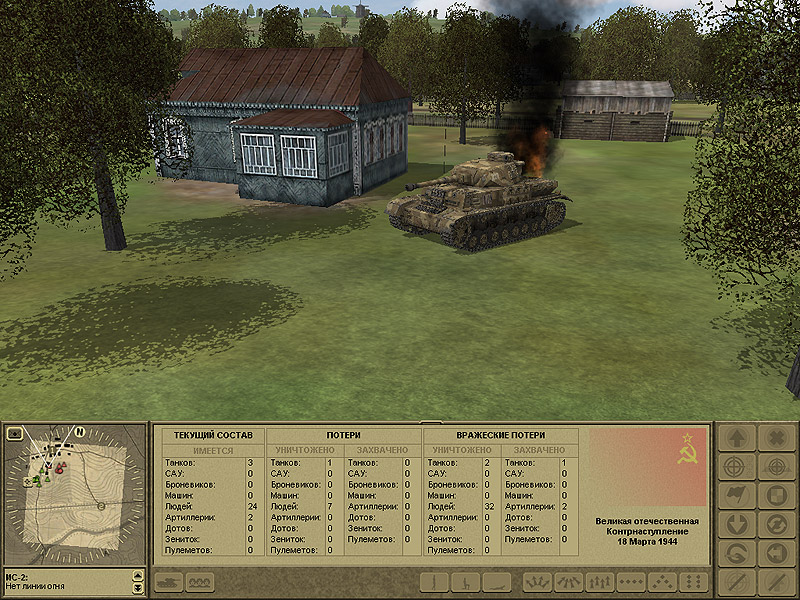Choose the horizontal line formation with four dots
Image resolution: width=800 pixels, height=600 pixels.
pyautogui.click(x=630, y=581)
